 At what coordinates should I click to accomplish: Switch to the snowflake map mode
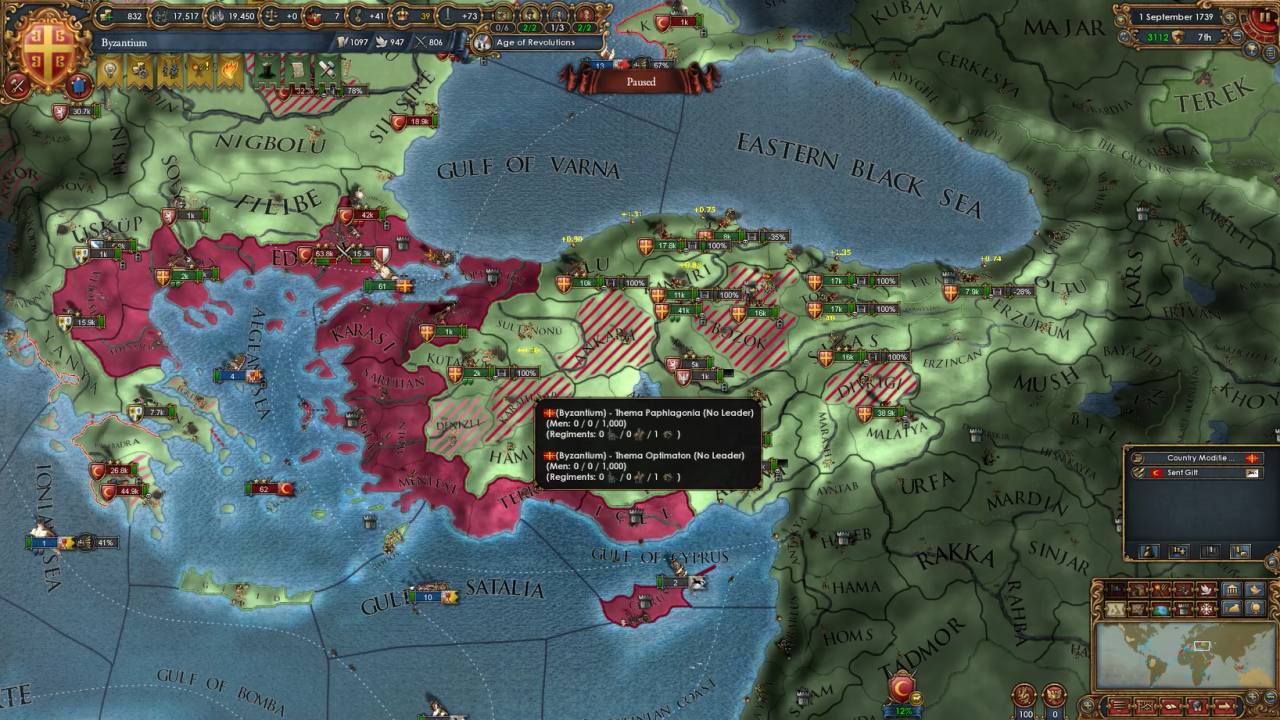pos(1206,608)
